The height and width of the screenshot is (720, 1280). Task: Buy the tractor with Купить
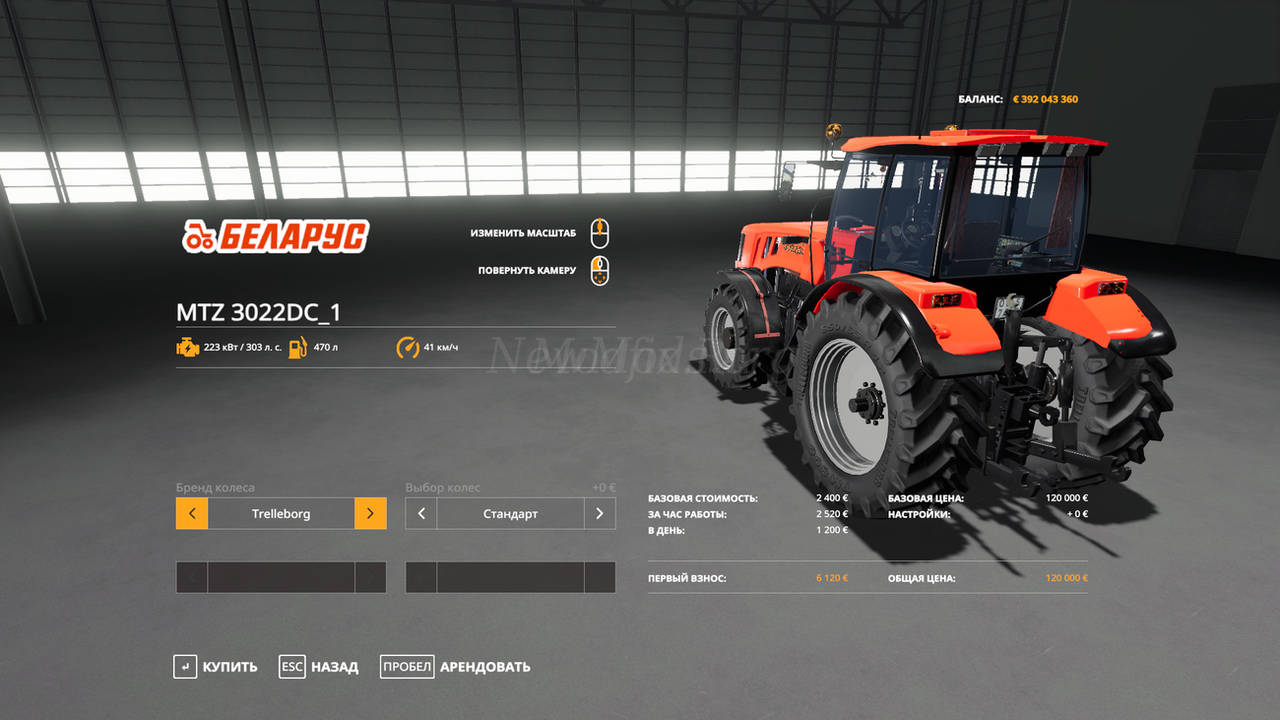(x=215, y=667)
